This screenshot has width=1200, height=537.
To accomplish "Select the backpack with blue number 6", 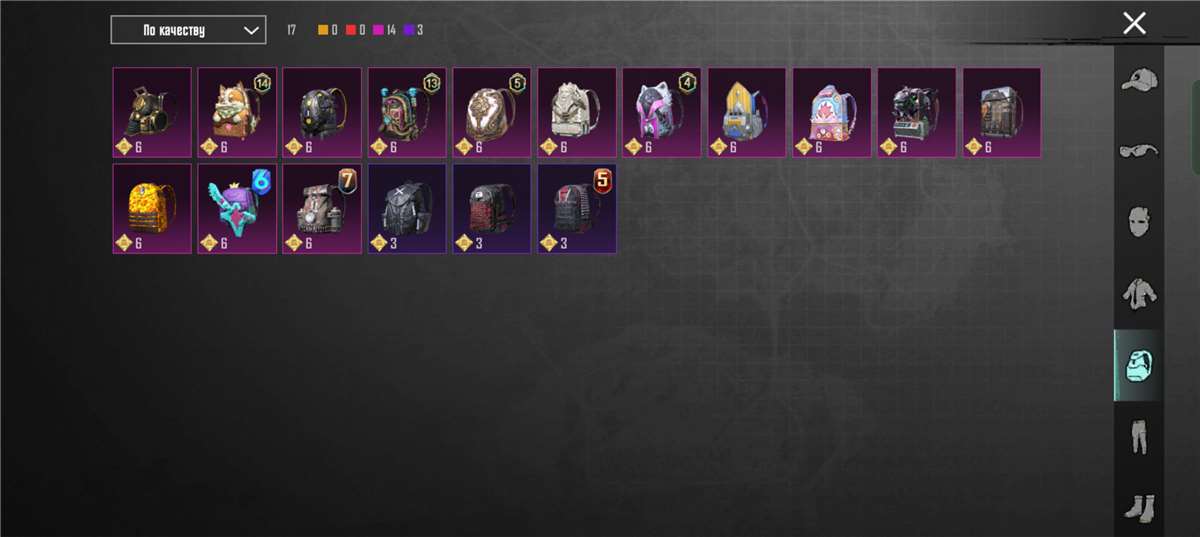I will pos(237,209).
